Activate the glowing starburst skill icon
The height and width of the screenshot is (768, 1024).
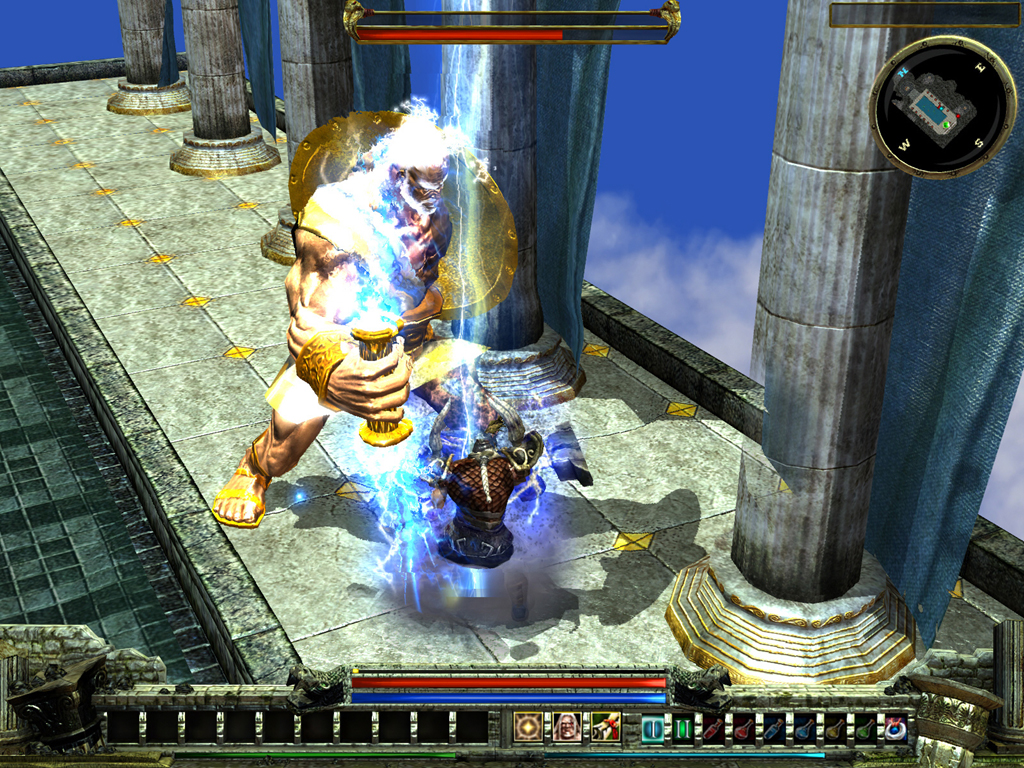tap(528, 727)
